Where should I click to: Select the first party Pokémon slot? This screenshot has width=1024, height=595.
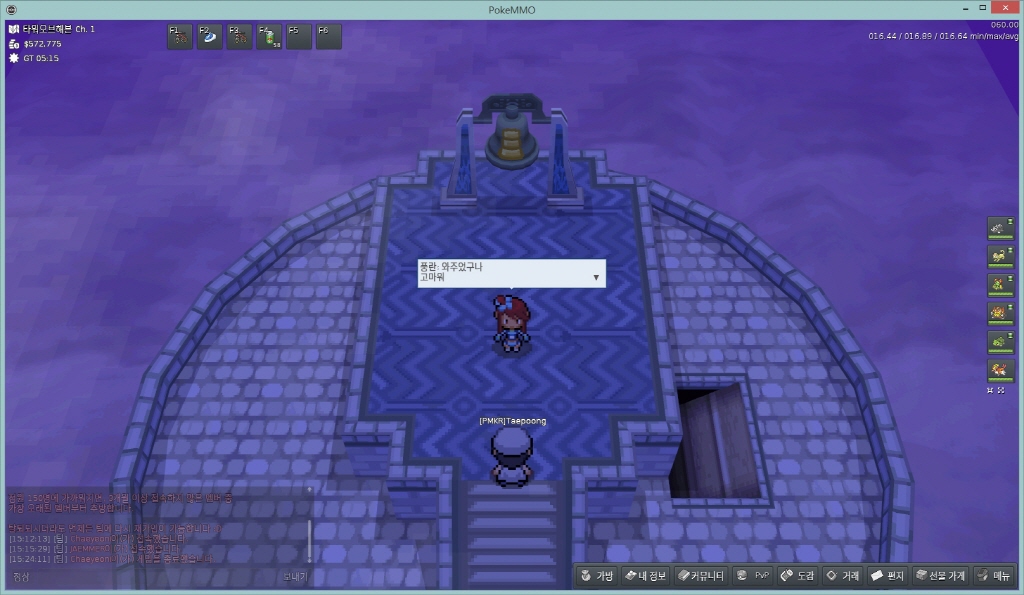(1000, 229)
